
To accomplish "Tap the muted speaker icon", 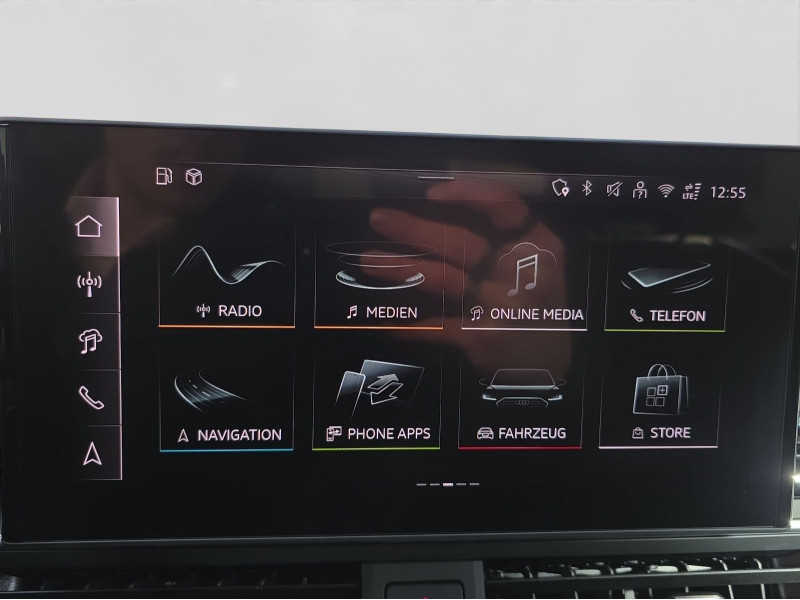I will pos(613,189).
